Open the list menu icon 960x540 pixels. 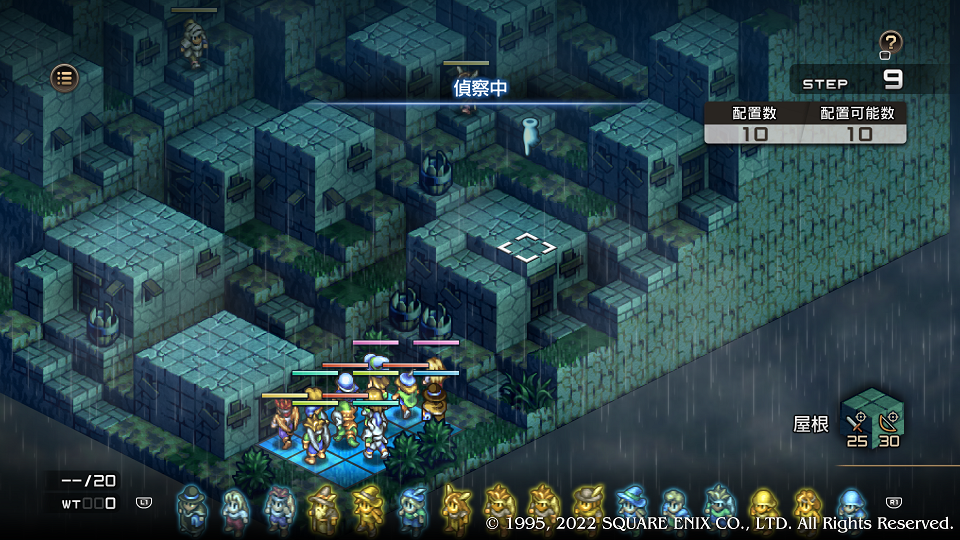click(65, 77)
